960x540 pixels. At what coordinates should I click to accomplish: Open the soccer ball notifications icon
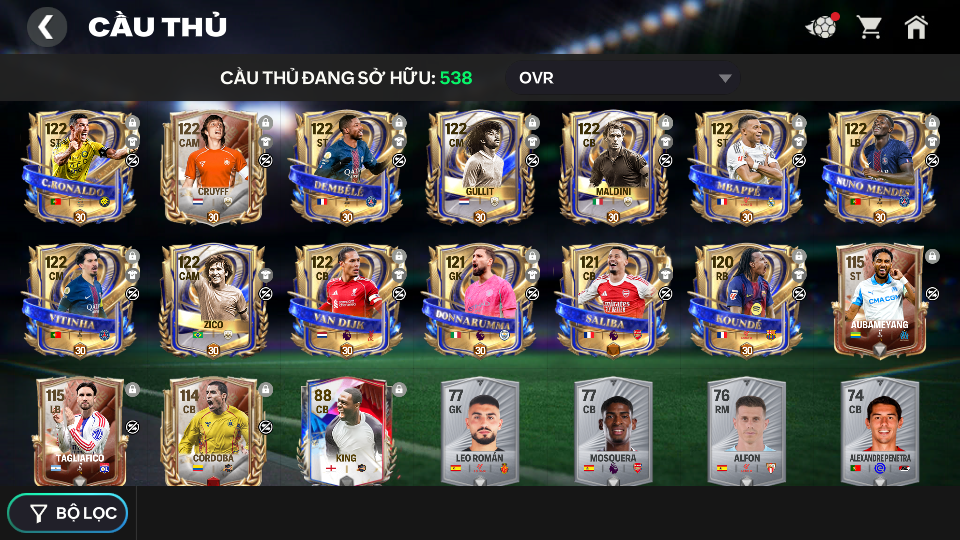tap(821, 27)
